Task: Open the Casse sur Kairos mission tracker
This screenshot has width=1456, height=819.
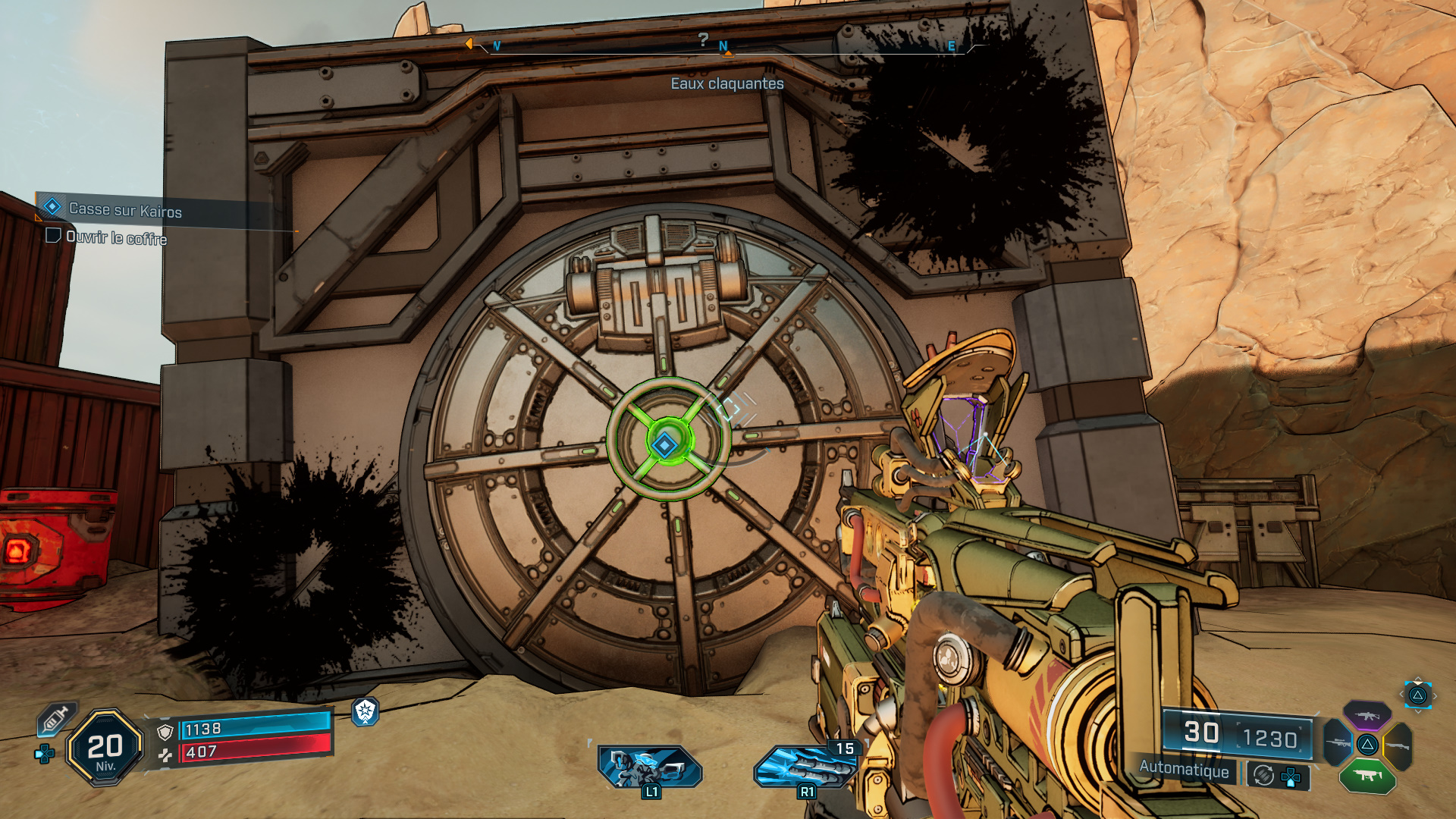Action: pos(125,210)
